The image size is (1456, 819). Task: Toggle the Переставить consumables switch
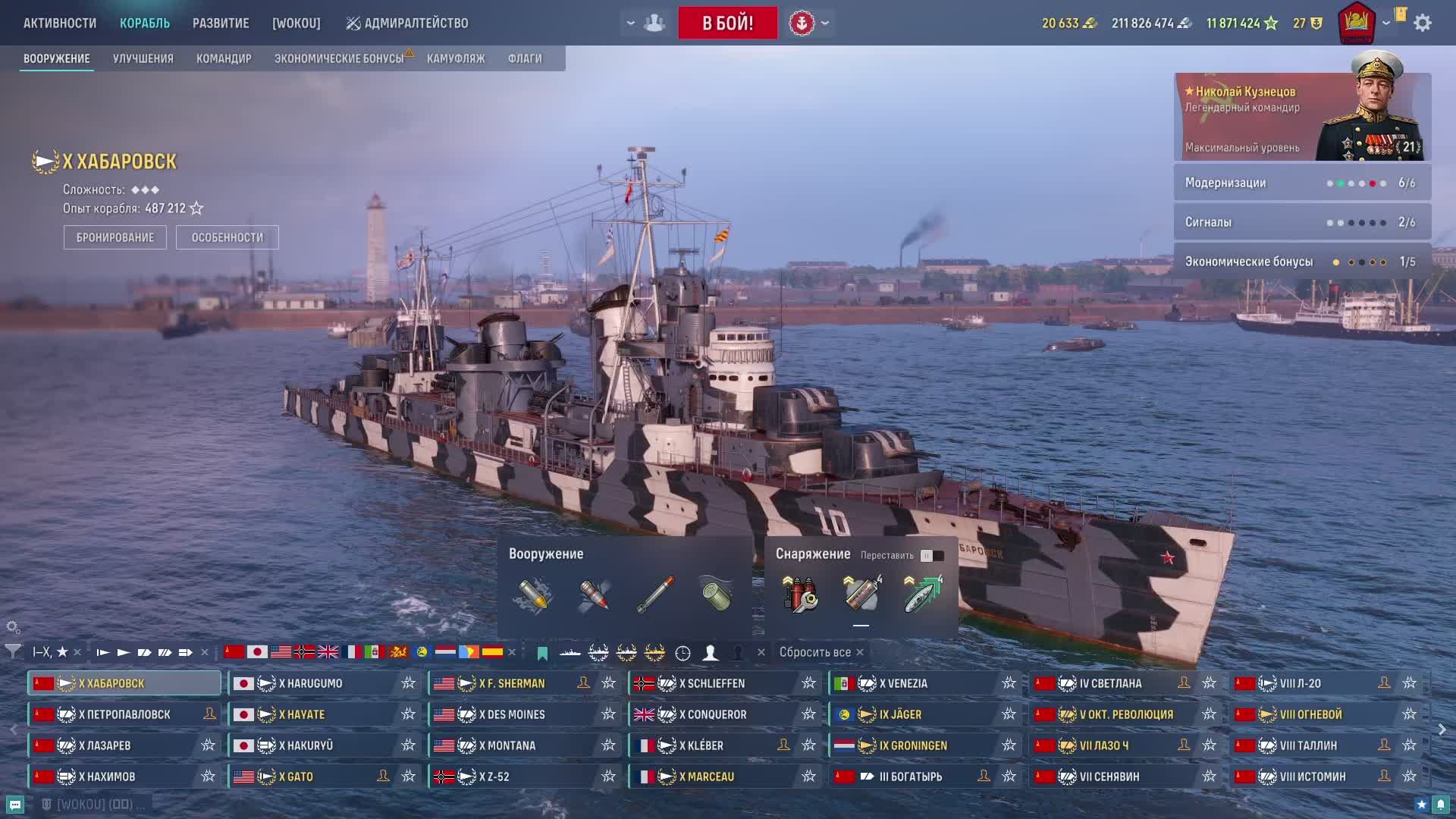coord(932,556)
